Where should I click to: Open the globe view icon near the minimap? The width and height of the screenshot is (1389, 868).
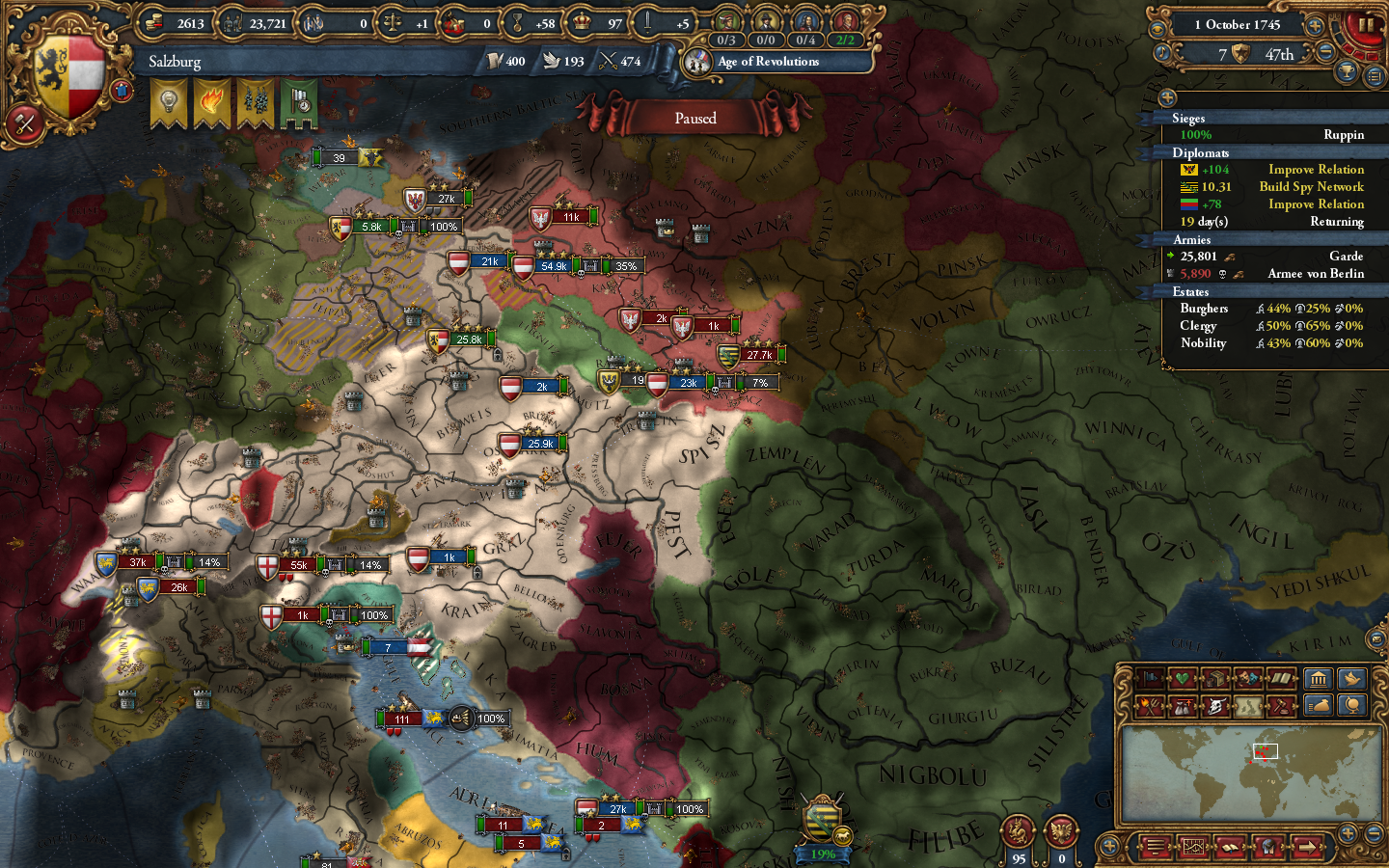(x=1352, y=706)
